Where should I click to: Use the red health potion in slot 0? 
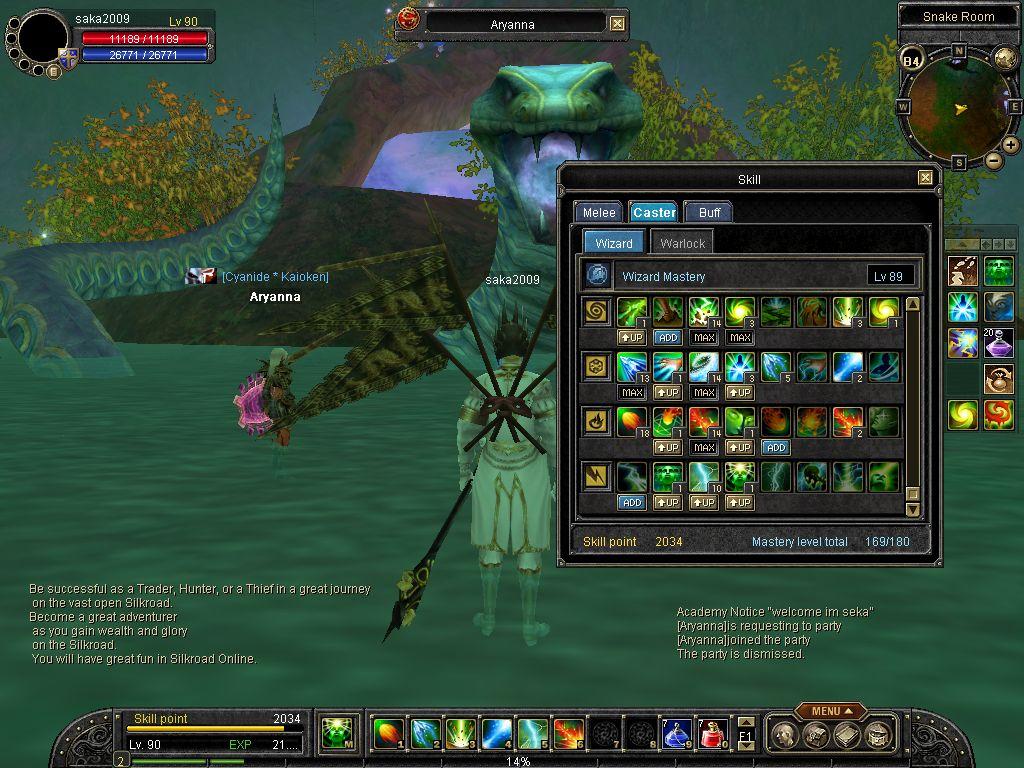point(711,734)
